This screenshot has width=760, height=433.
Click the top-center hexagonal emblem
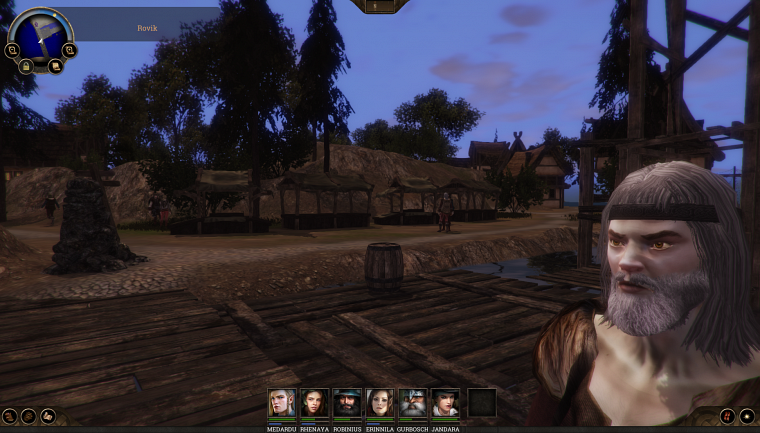[x=379, y=6]
